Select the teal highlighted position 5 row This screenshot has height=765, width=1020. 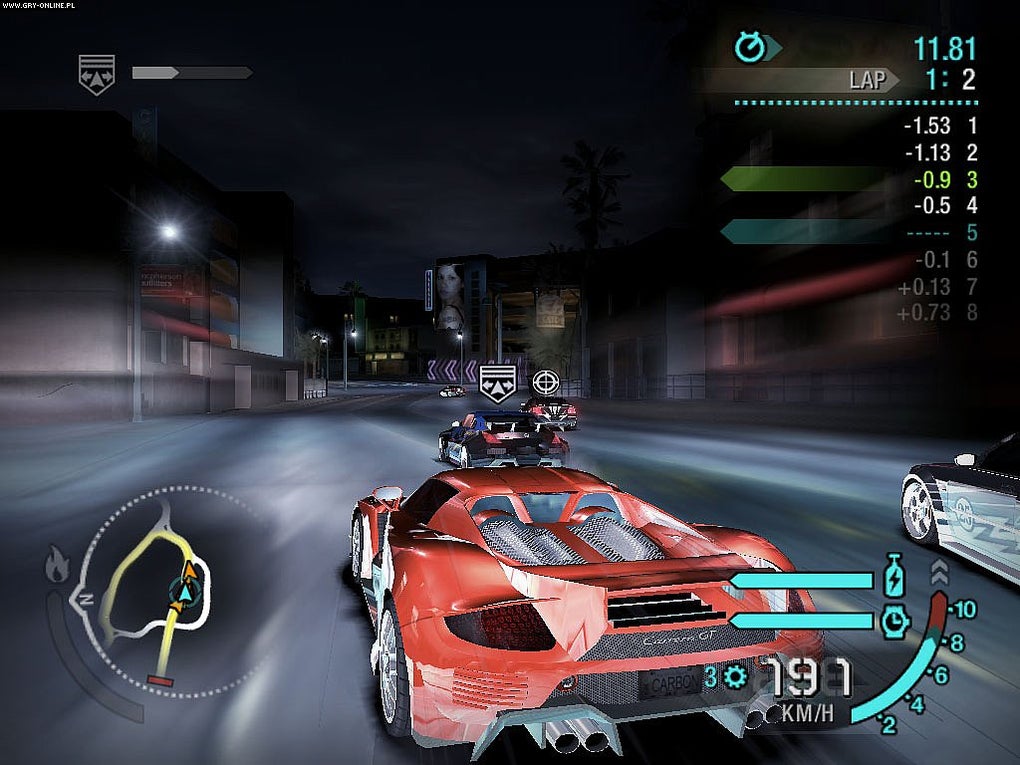tap(848, 233)
